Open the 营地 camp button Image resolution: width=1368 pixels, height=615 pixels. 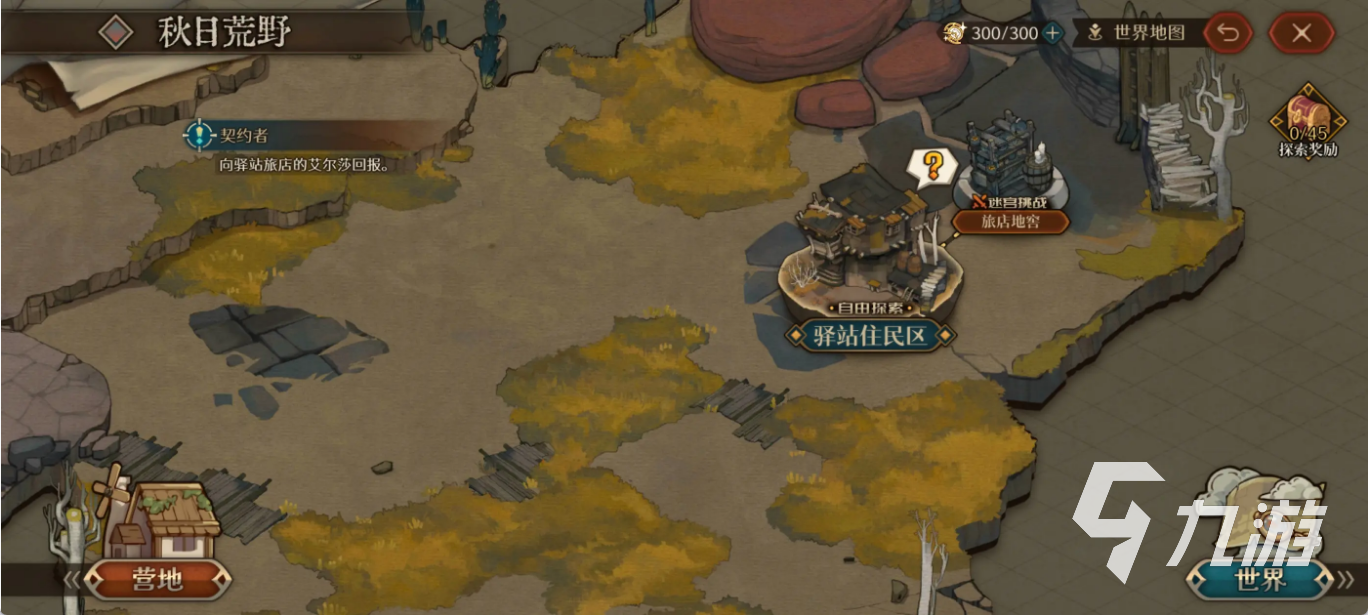click(158, 576)
